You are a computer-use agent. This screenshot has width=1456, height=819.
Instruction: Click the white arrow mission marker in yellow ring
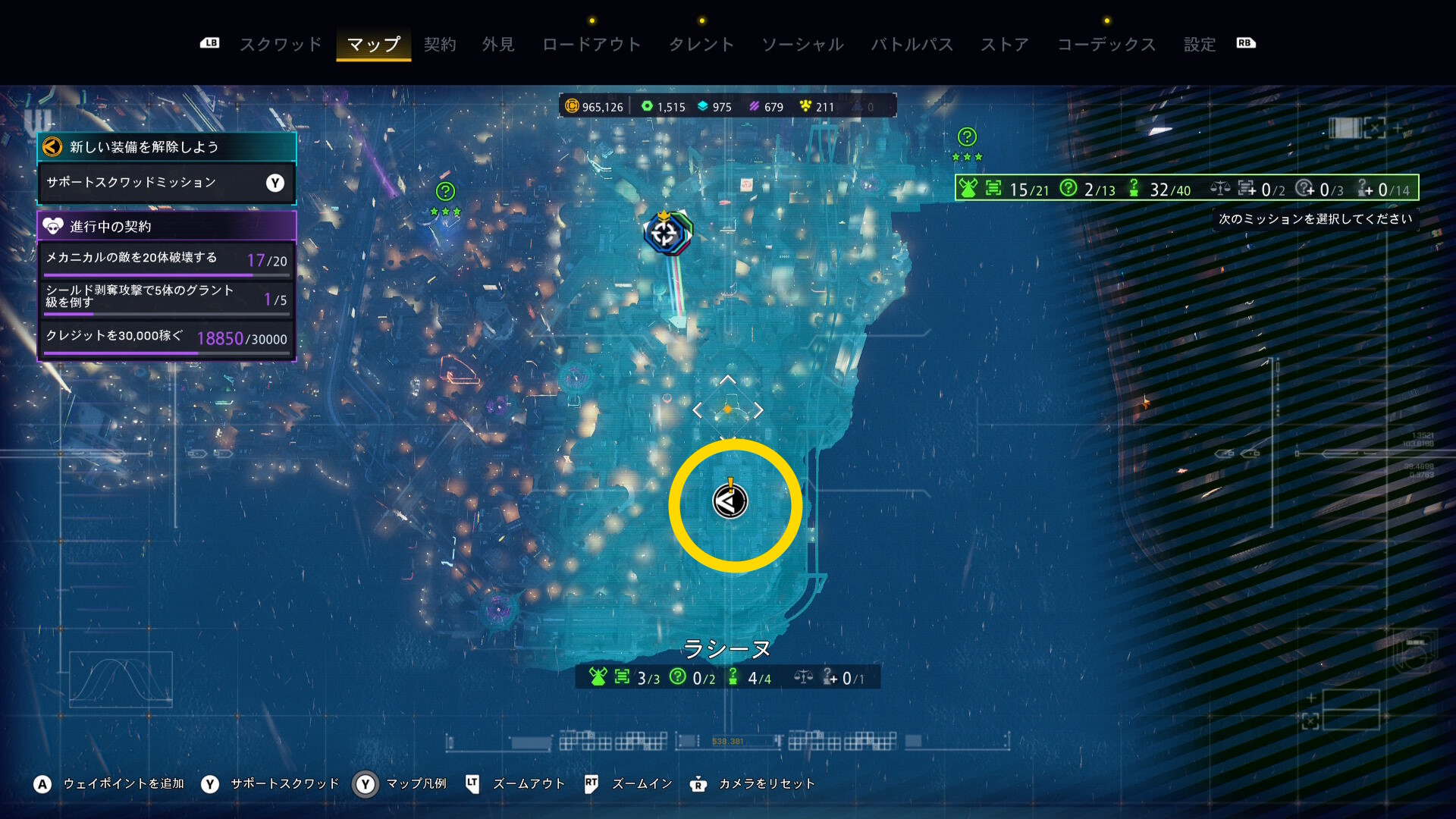730,501
